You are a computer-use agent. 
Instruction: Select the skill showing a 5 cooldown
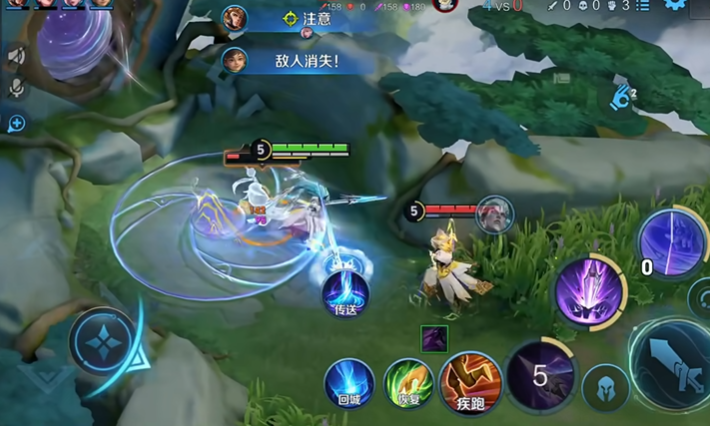[x=540, y=377]
